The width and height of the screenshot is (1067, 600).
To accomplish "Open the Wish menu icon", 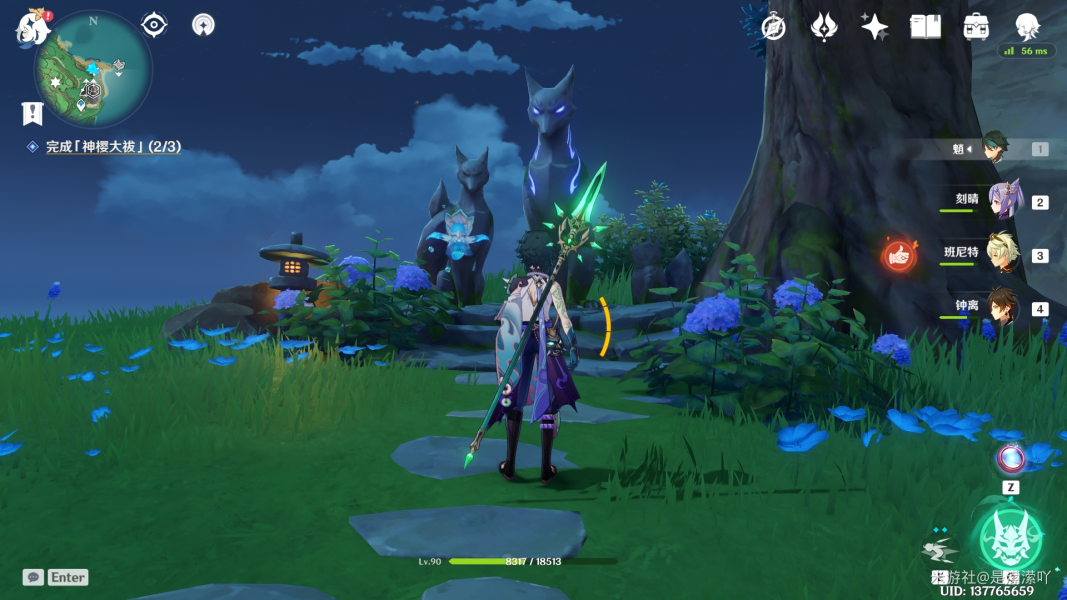I will [823, 27].
